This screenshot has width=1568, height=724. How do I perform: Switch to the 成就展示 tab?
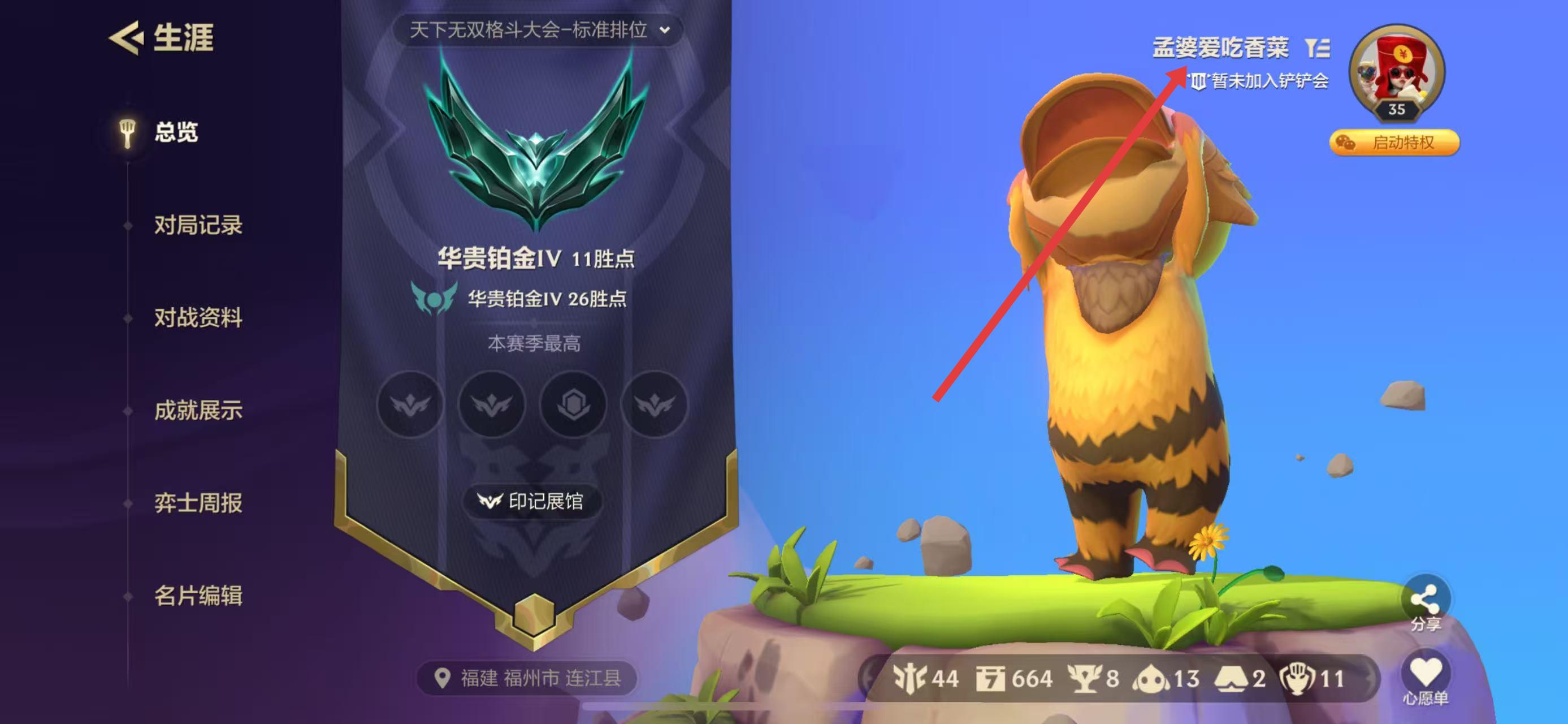[x=198, y=411]
